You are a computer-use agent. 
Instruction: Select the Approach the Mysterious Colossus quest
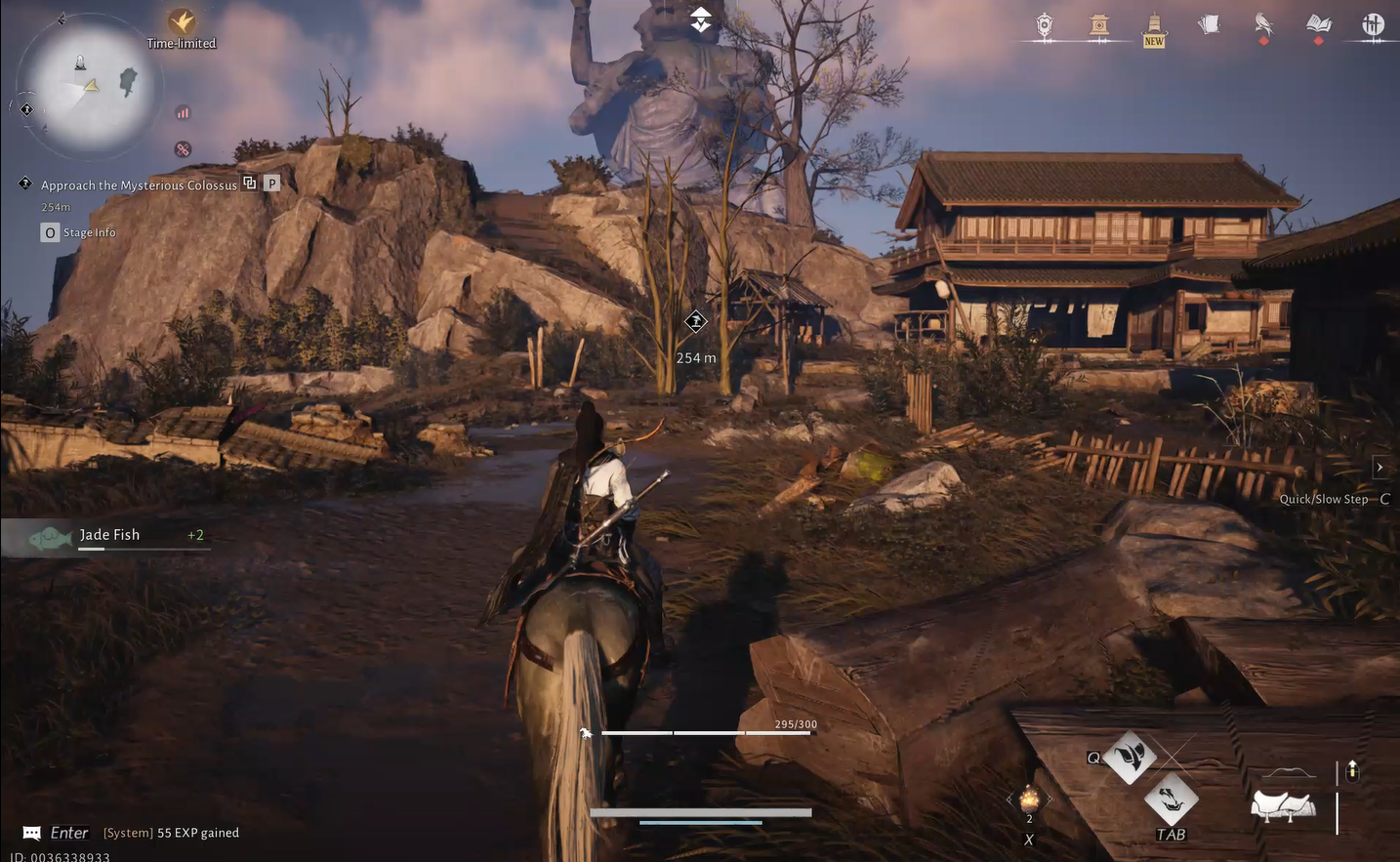point(139,185)
